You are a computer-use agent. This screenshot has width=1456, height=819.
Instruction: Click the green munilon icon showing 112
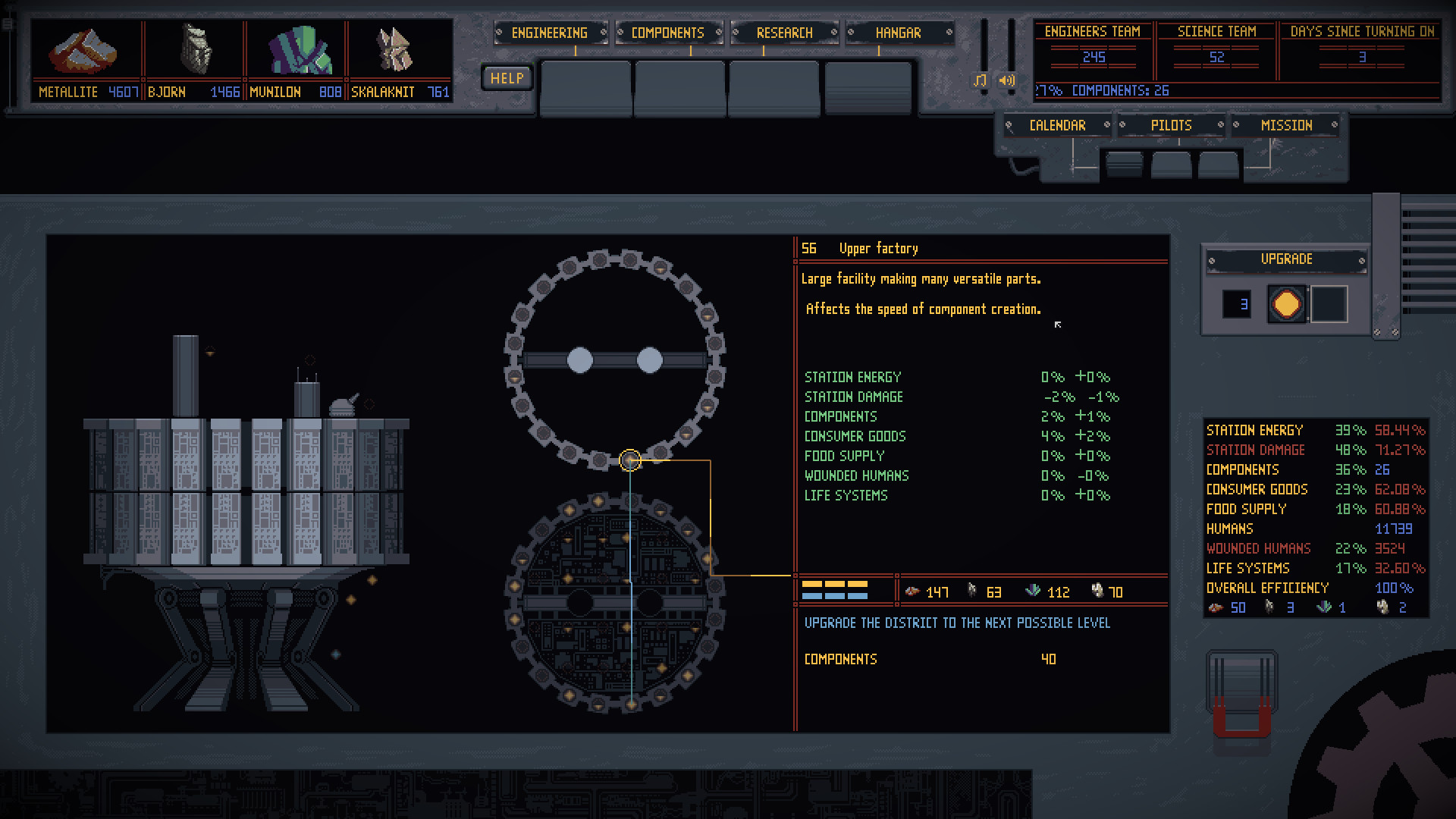(x=1031, y=591)
